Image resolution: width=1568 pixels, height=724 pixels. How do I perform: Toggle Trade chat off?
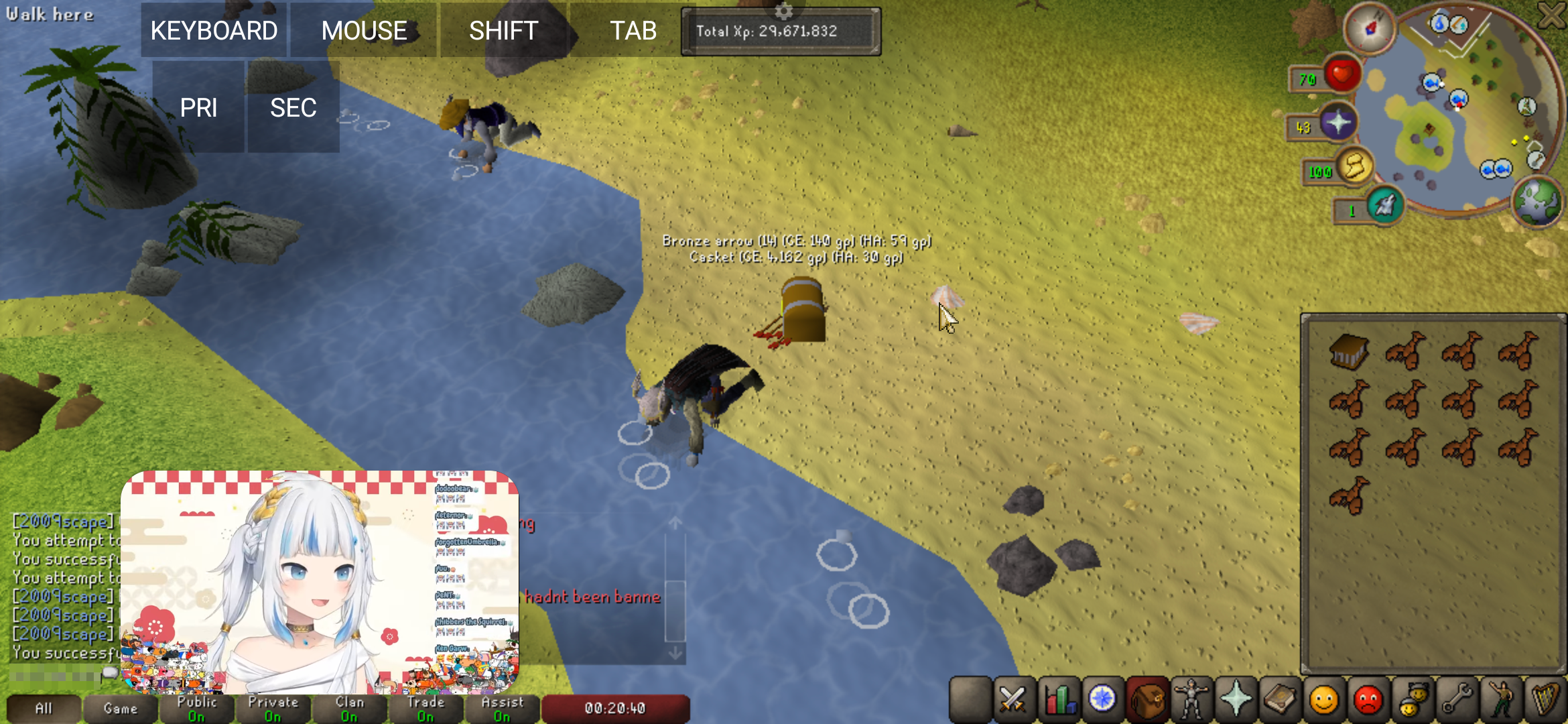426,707
